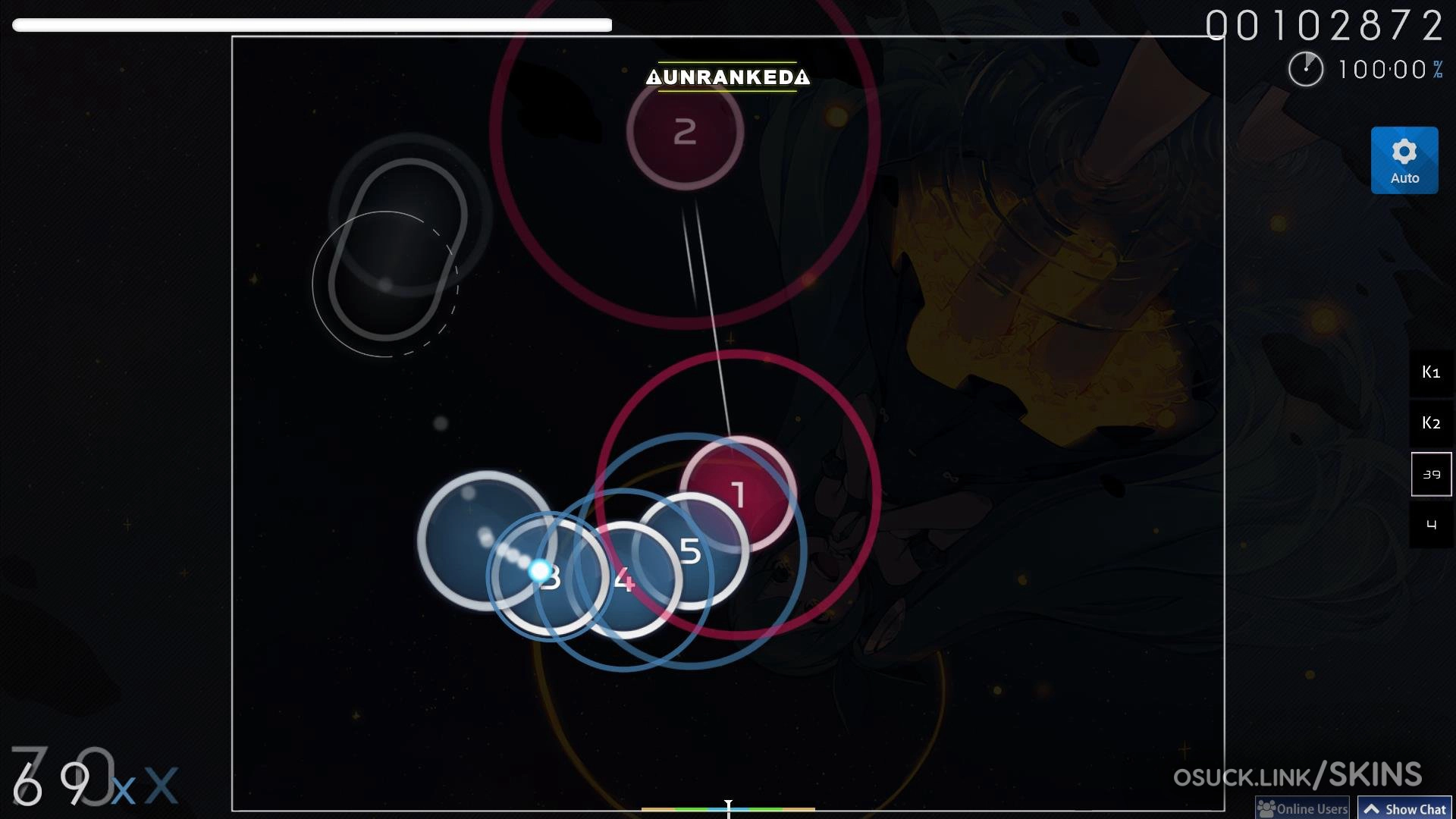Open the Online Users list
The image size is (1456, 819).
pyautogui.click(x=1303, y=808)
